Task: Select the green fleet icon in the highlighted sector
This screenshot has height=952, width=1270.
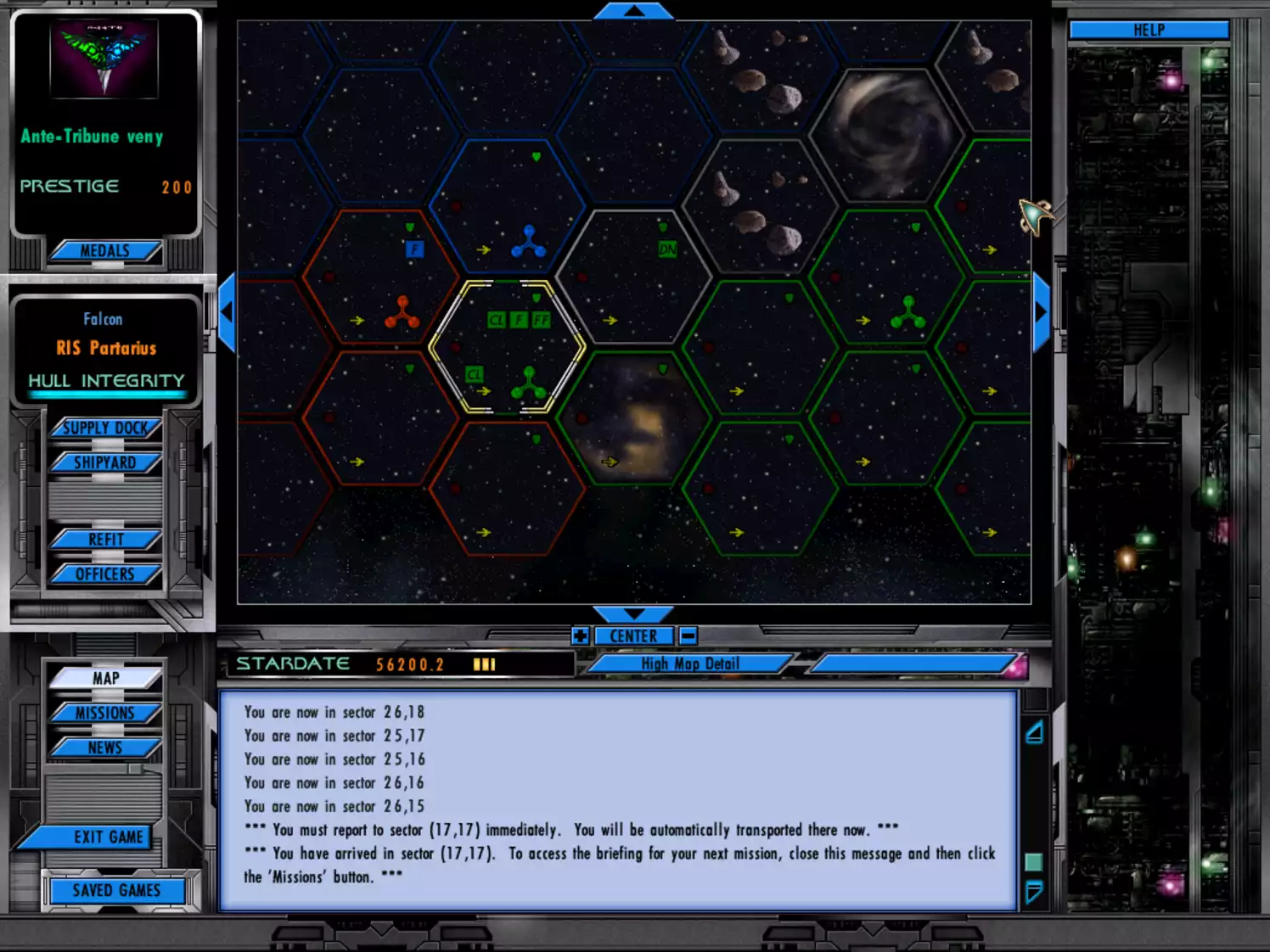Action: click(x=529, y=384)
